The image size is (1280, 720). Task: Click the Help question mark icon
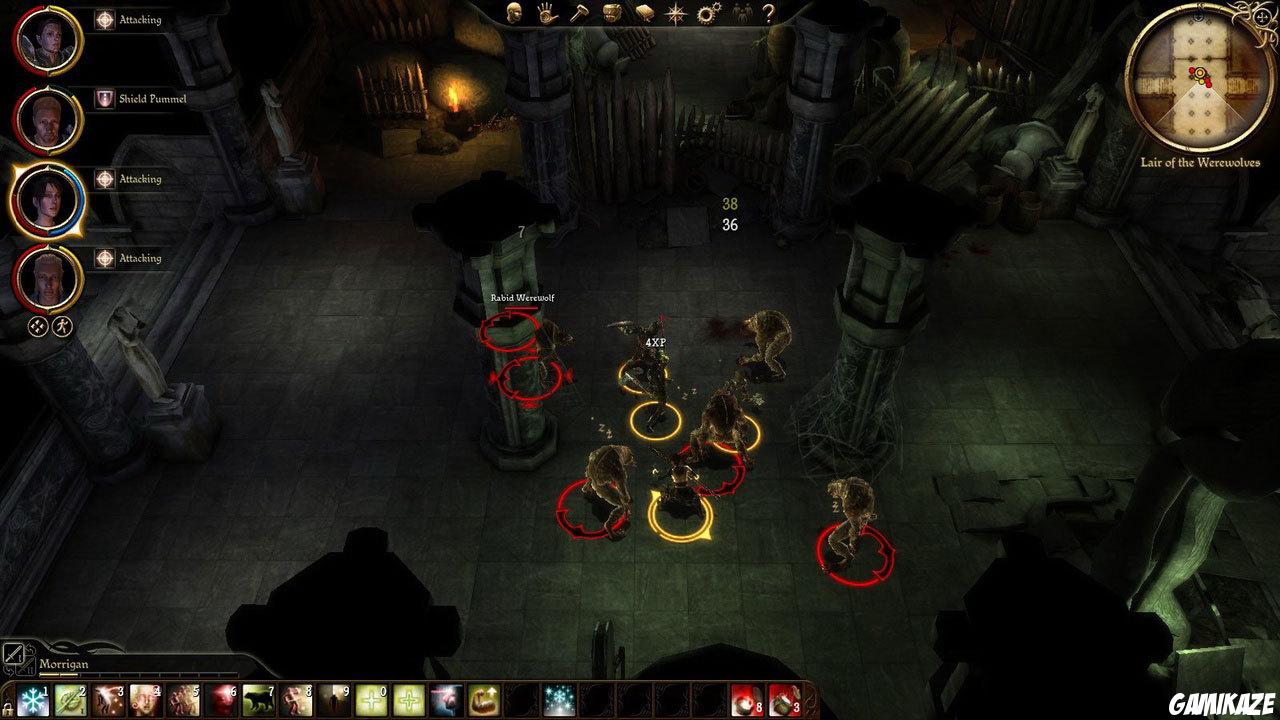click(768, 15)
